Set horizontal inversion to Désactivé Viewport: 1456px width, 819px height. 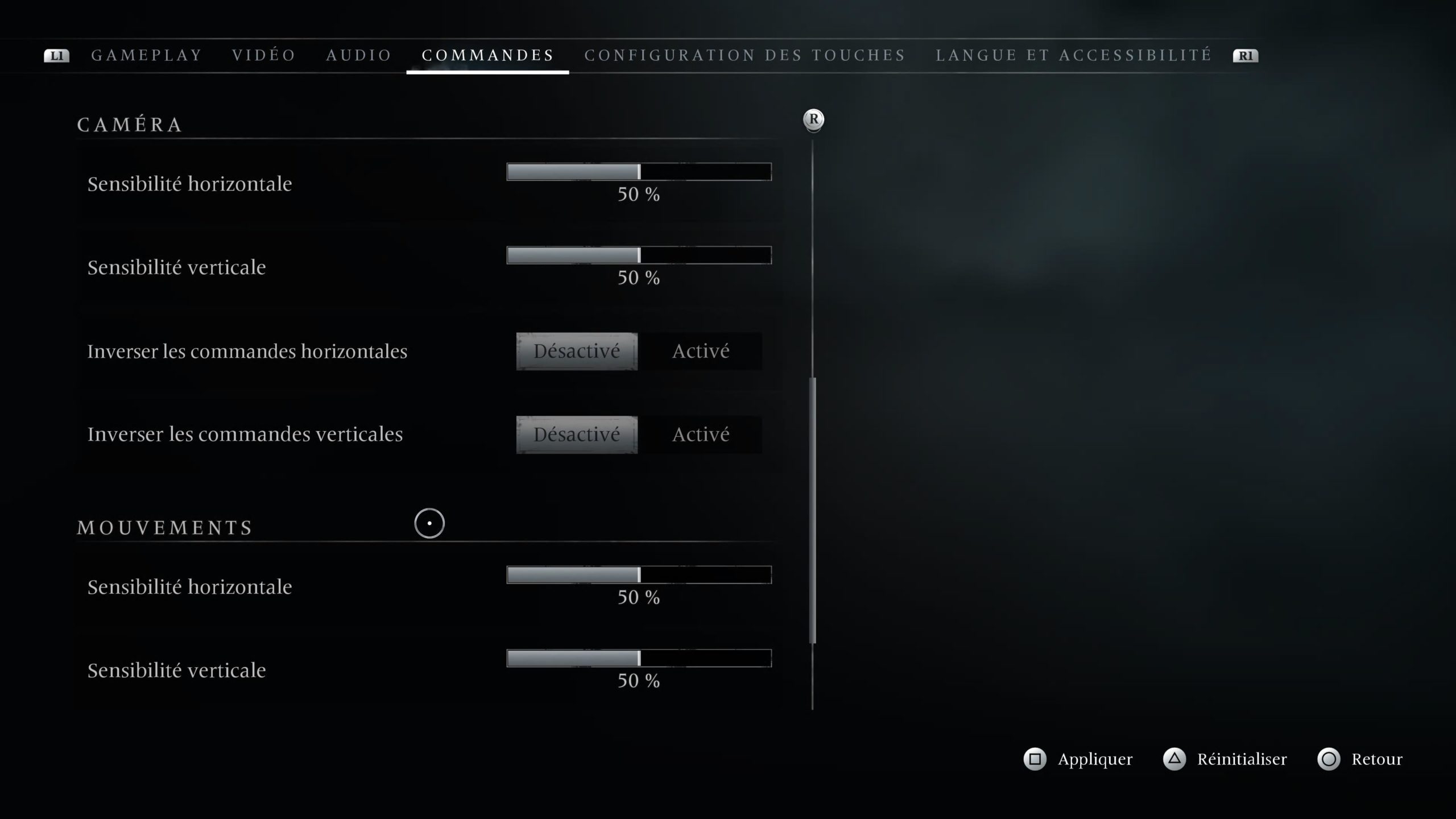pos(577,351)
